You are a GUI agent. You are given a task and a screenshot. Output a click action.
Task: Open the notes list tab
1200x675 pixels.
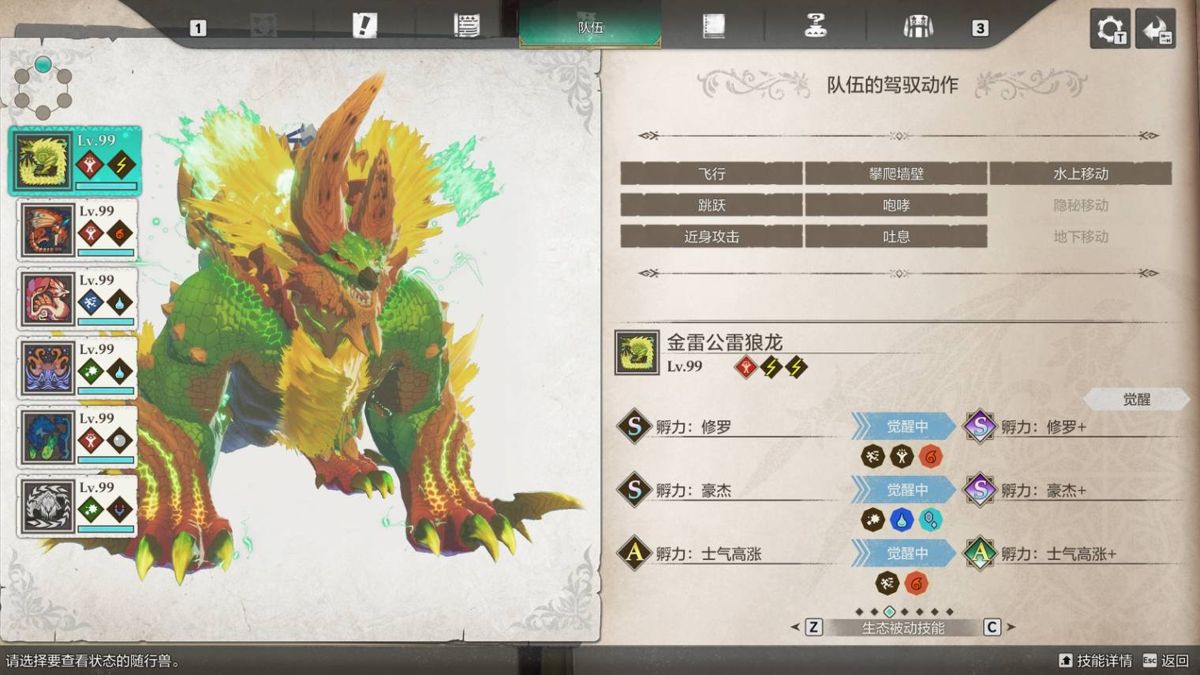coord(466,26)
